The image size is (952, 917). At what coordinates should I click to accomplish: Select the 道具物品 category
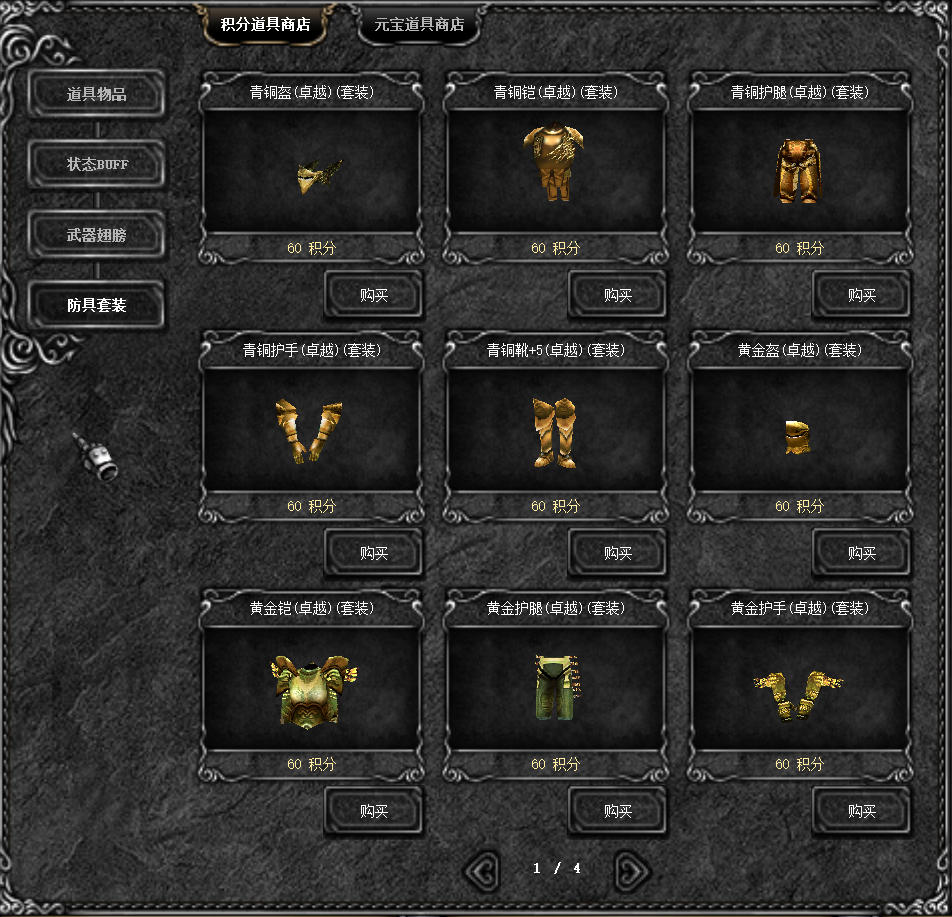click(x=96, y=95)
